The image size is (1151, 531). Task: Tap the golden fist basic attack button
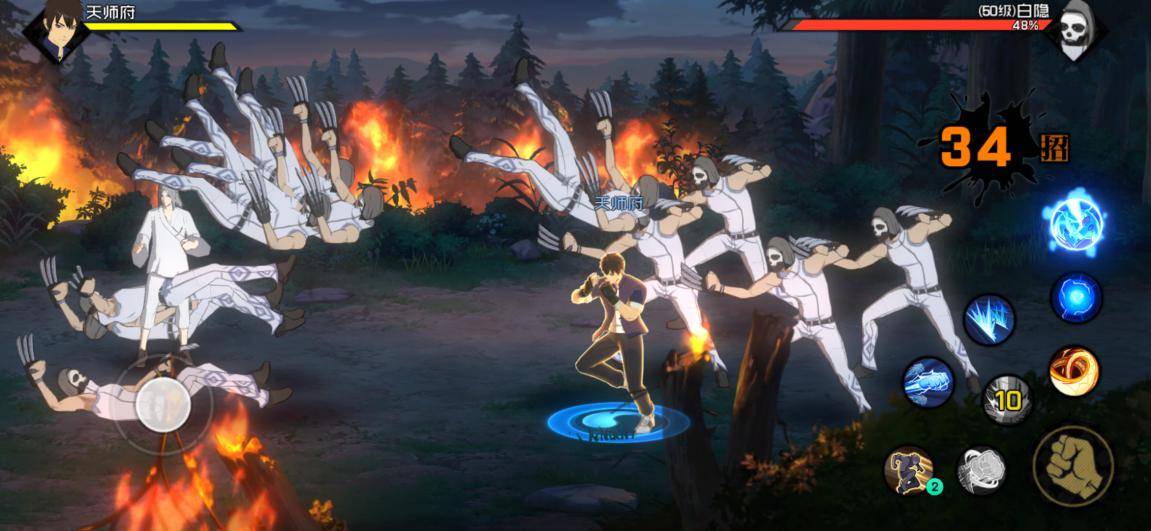(1073, 466)
